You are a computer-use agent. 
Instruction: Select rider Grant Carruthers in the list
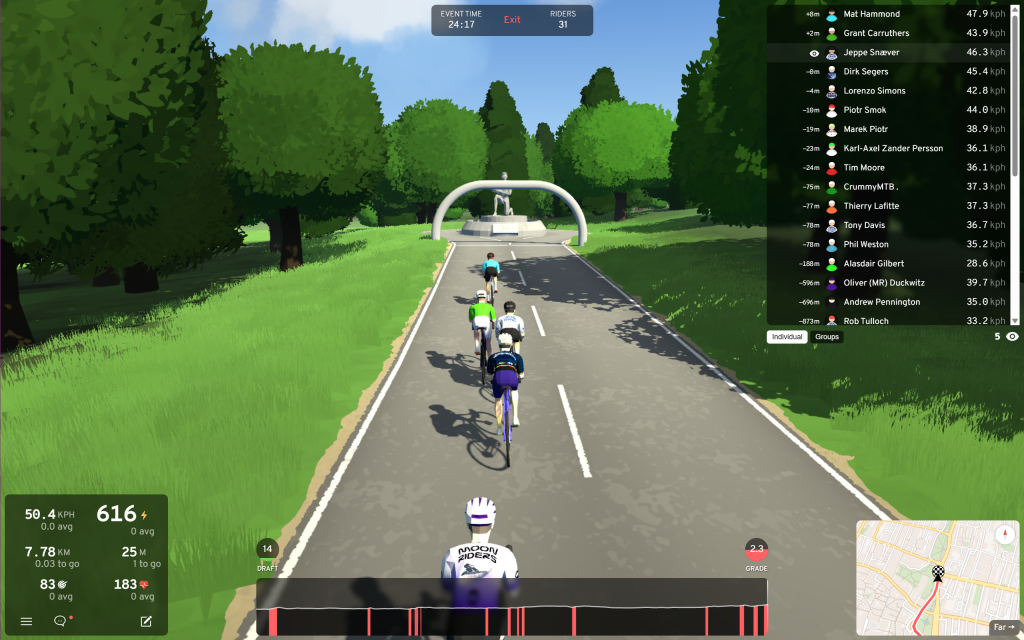(878, 33)
